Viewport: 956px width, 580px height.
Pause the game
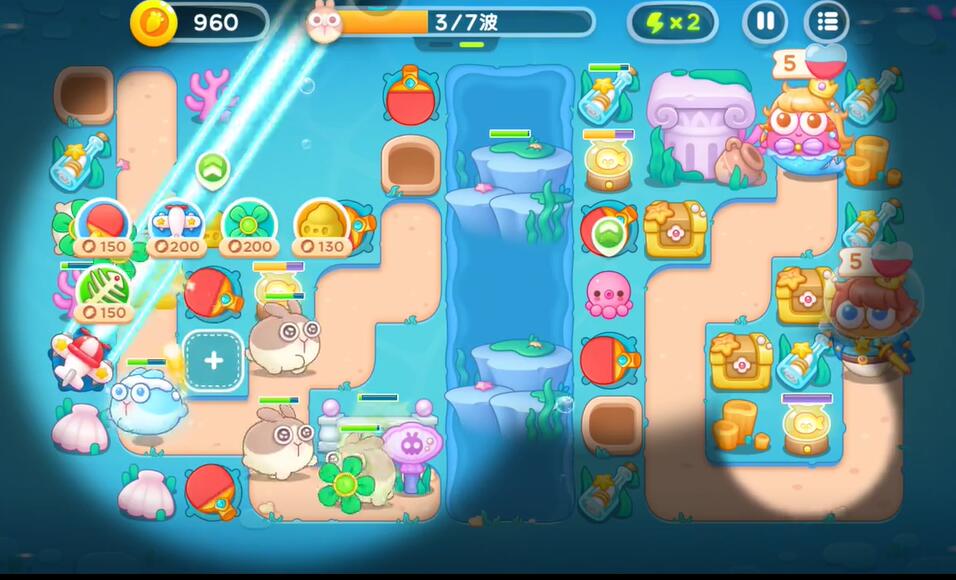(765, 22)
